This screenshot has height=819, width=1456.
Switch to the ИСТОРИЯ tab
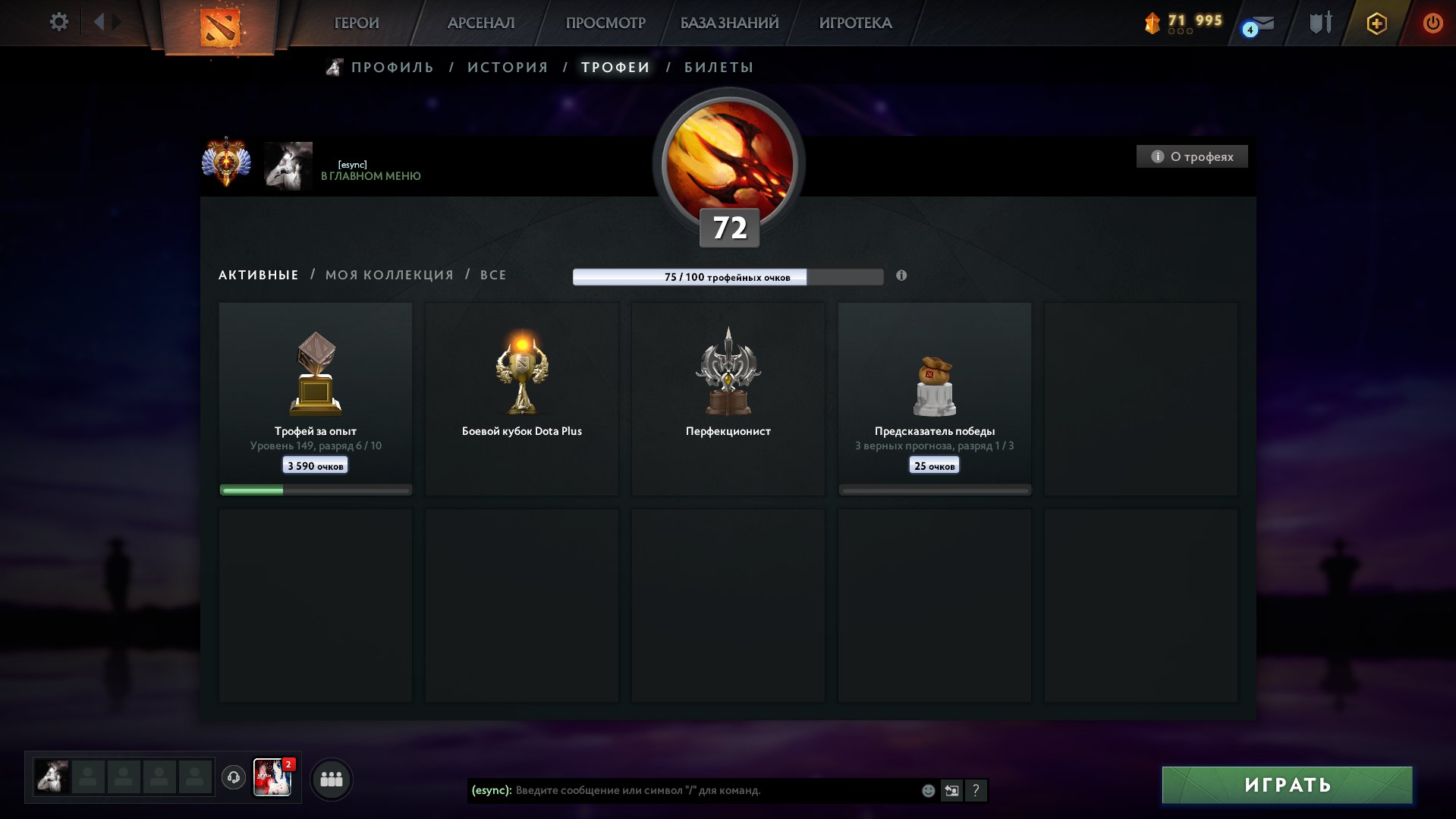coord(508,68)
